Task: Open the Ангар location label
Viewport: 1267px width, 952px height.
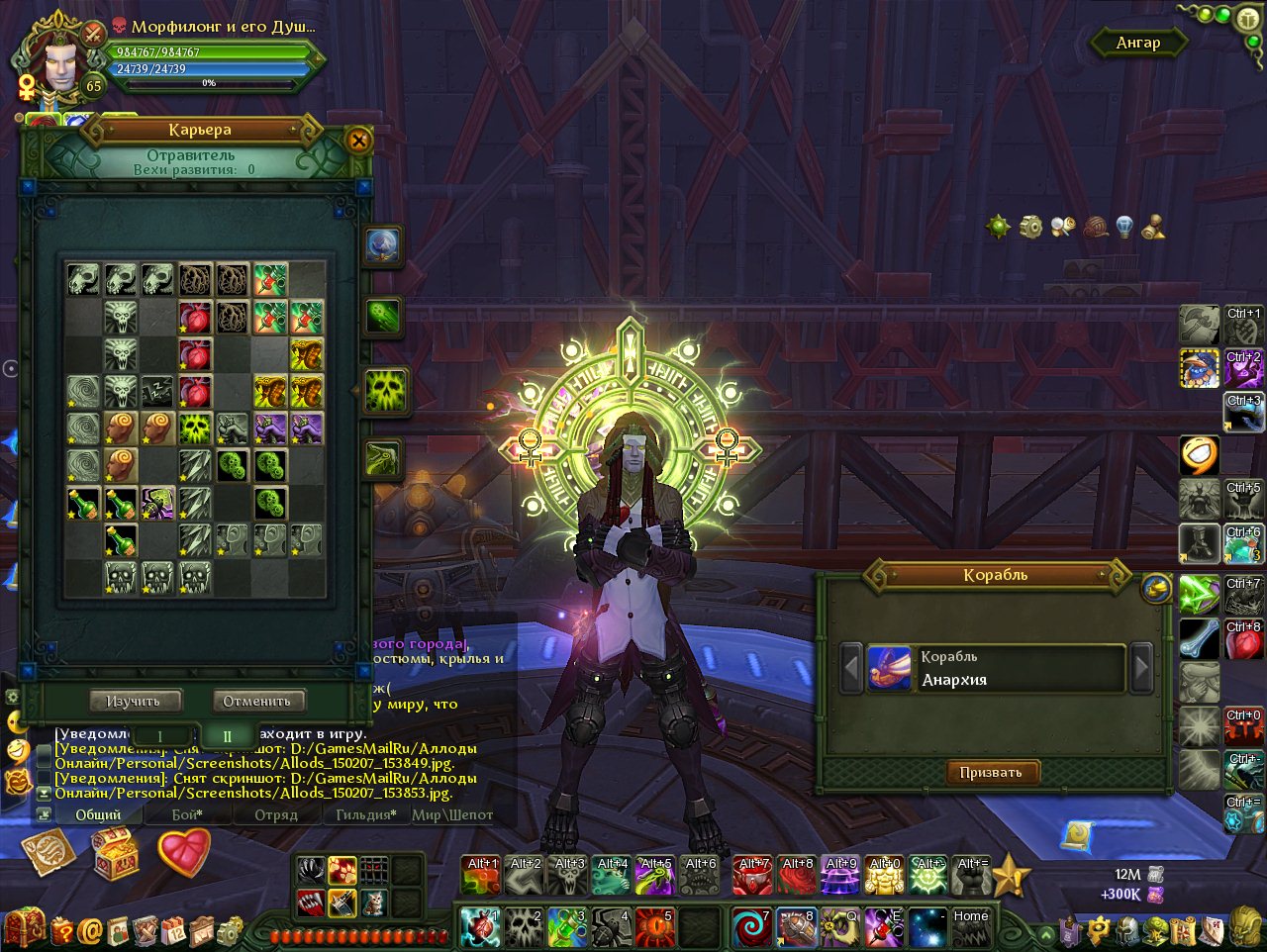Action: coord(1137,43)
